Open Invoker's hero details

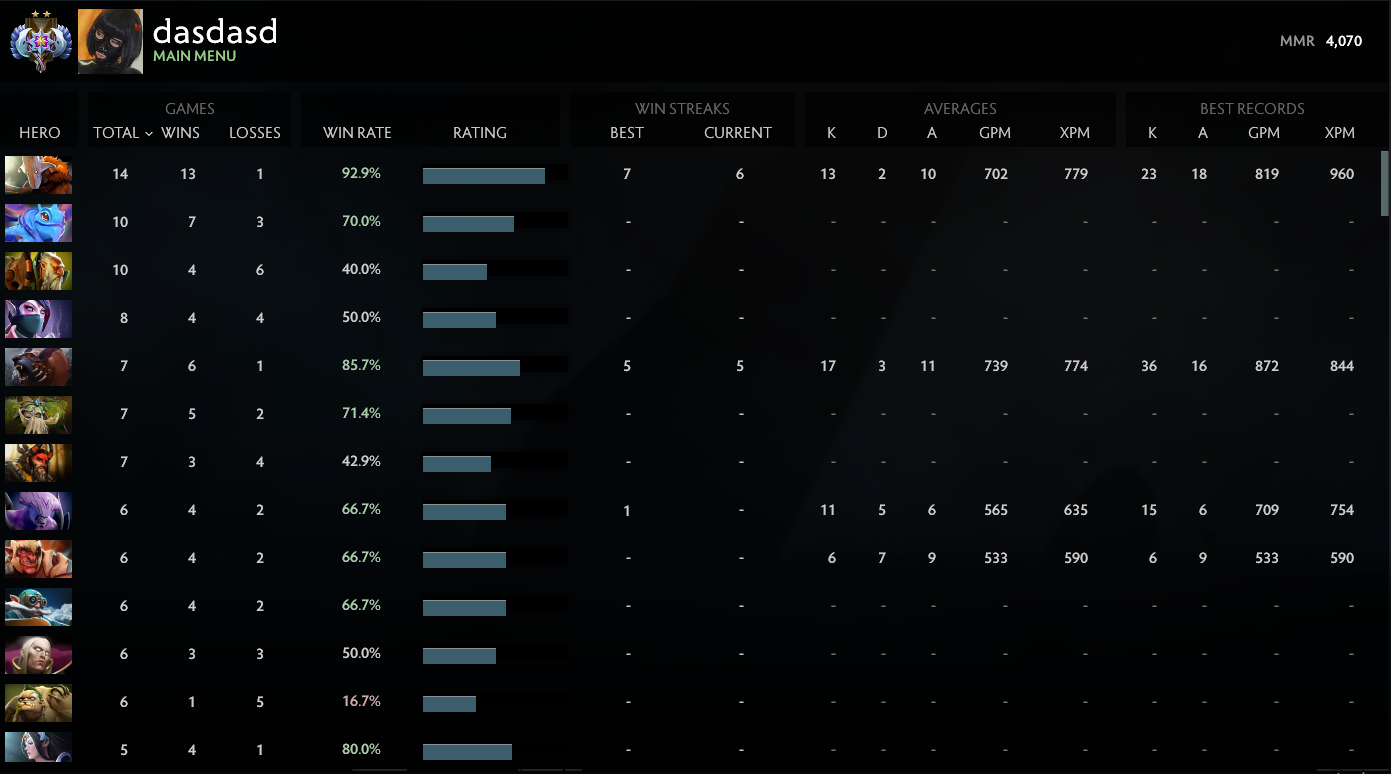pos(36,654)
